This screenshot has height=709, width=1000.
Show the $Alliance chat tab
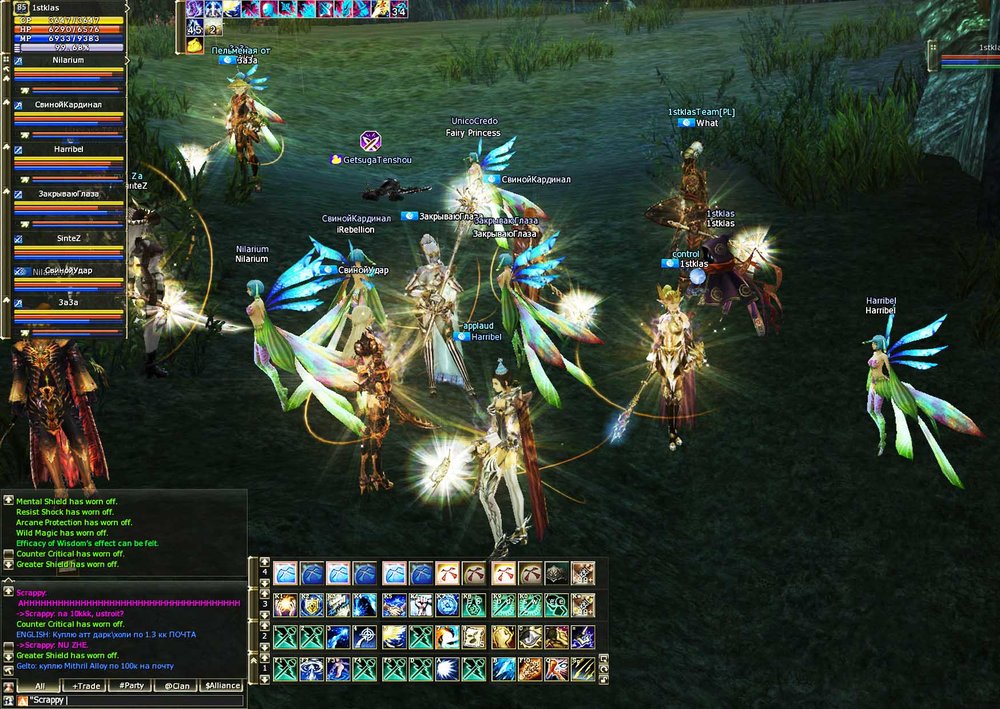click(x=222, y=686)
